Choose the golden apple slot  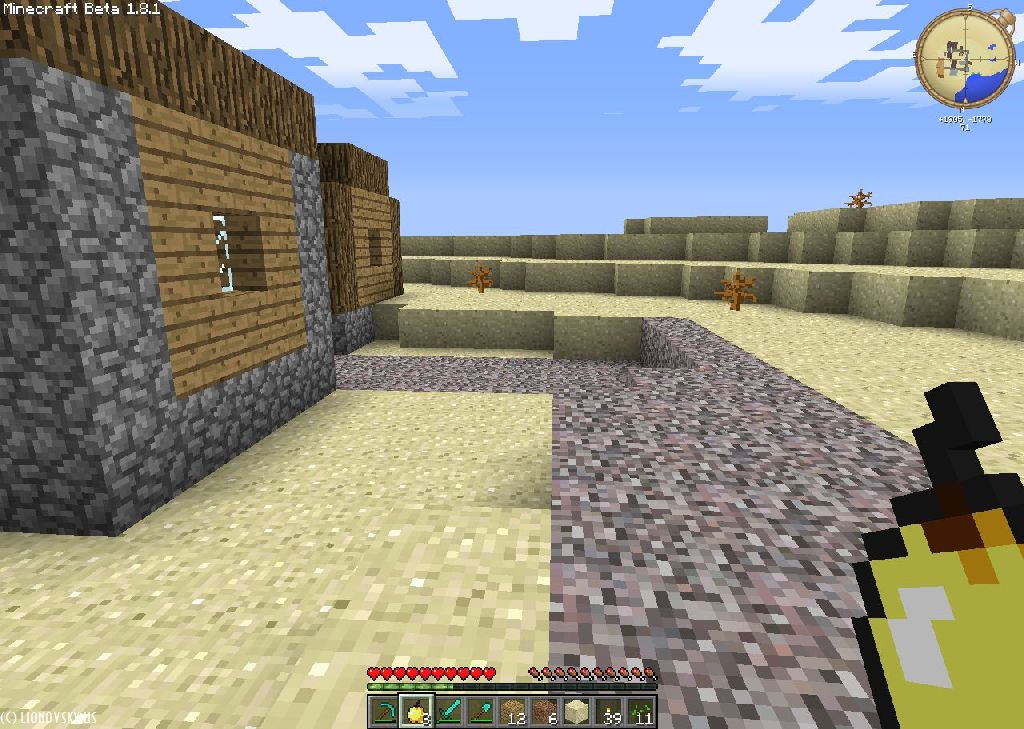[416, 712]
